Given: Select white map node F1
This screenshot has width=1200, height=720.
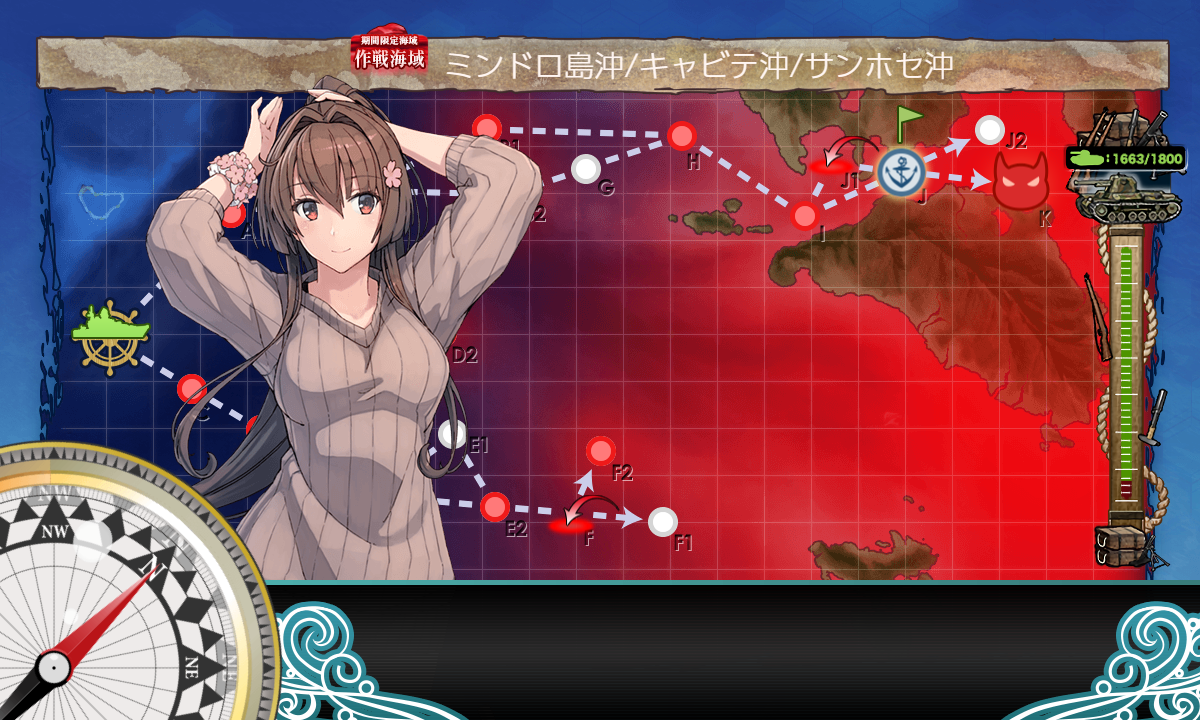Looking at the screenshot, I should tap(662, 521).
